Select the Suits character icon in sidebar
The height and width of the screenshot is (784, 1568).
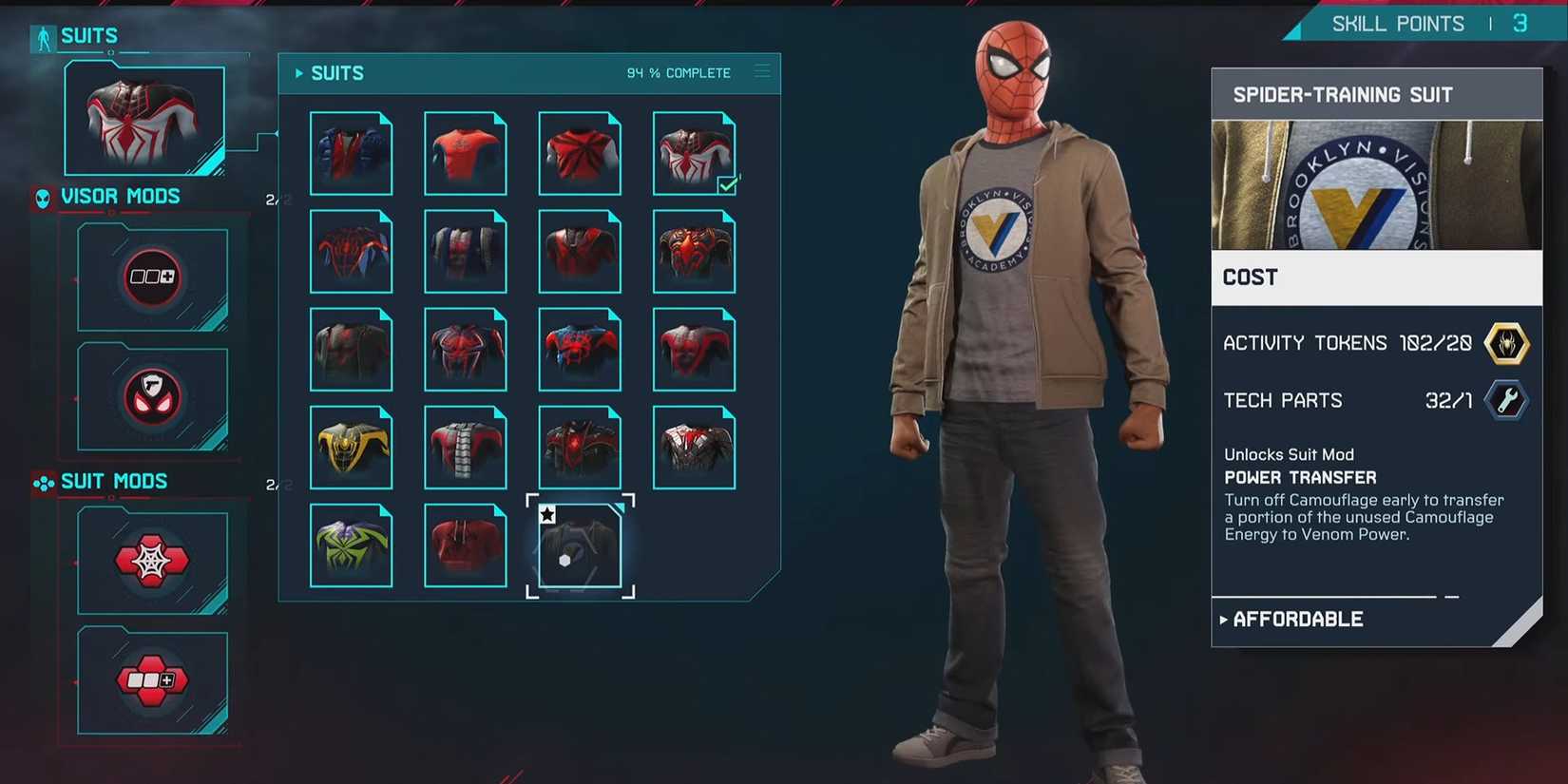42,35
